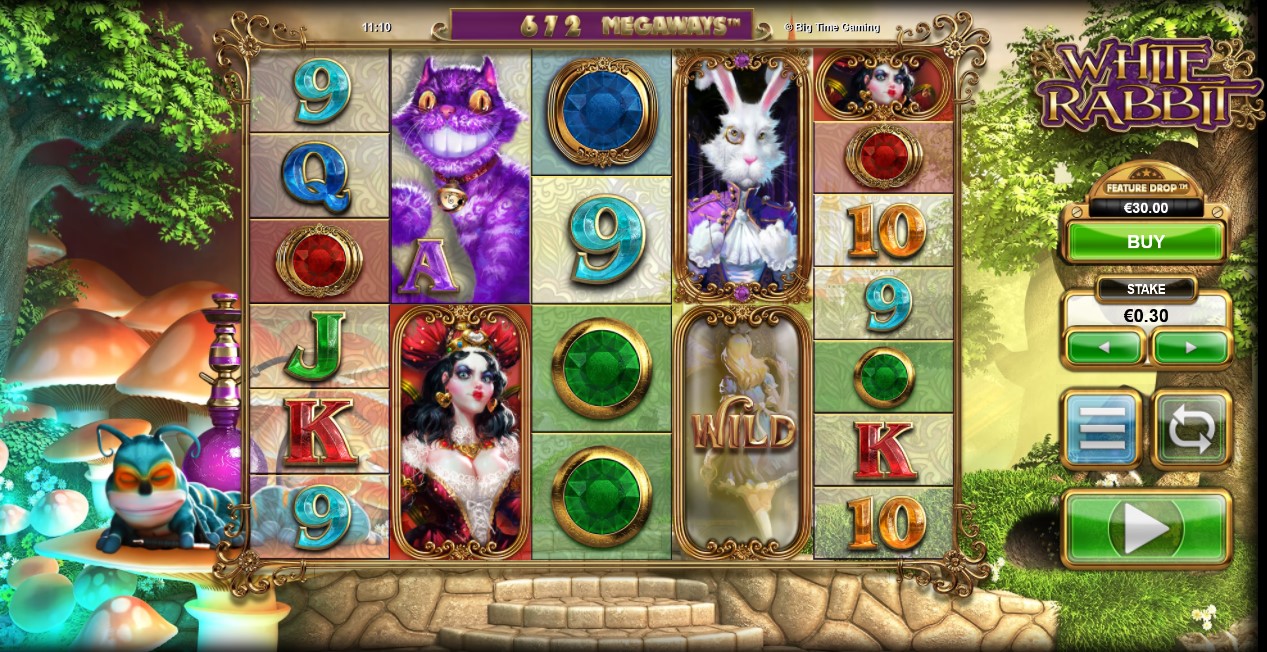Increase the stake with the right arrow
This screenshot has width=1267, height=652.
point(1190,348)
